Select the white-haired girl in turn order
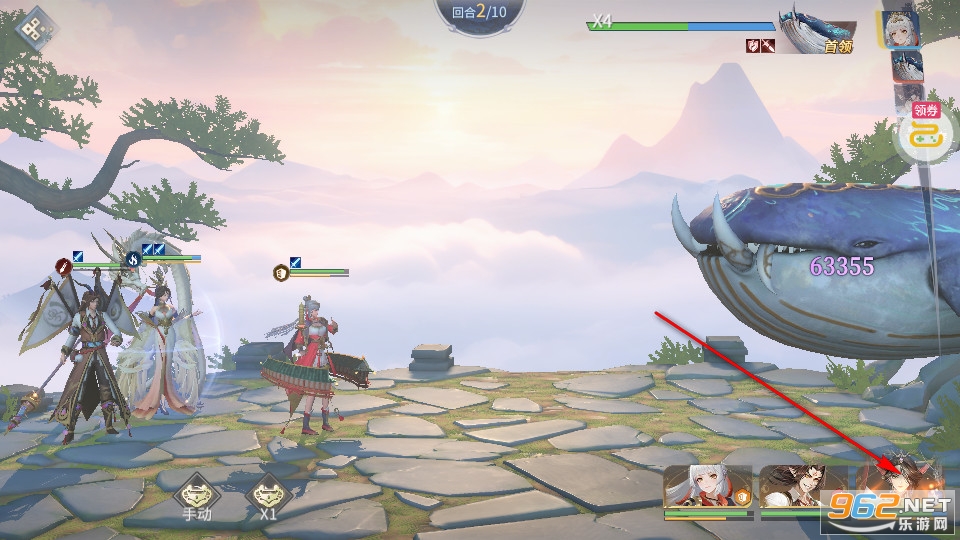Viewport: 960px width, 540px height. 900,29
